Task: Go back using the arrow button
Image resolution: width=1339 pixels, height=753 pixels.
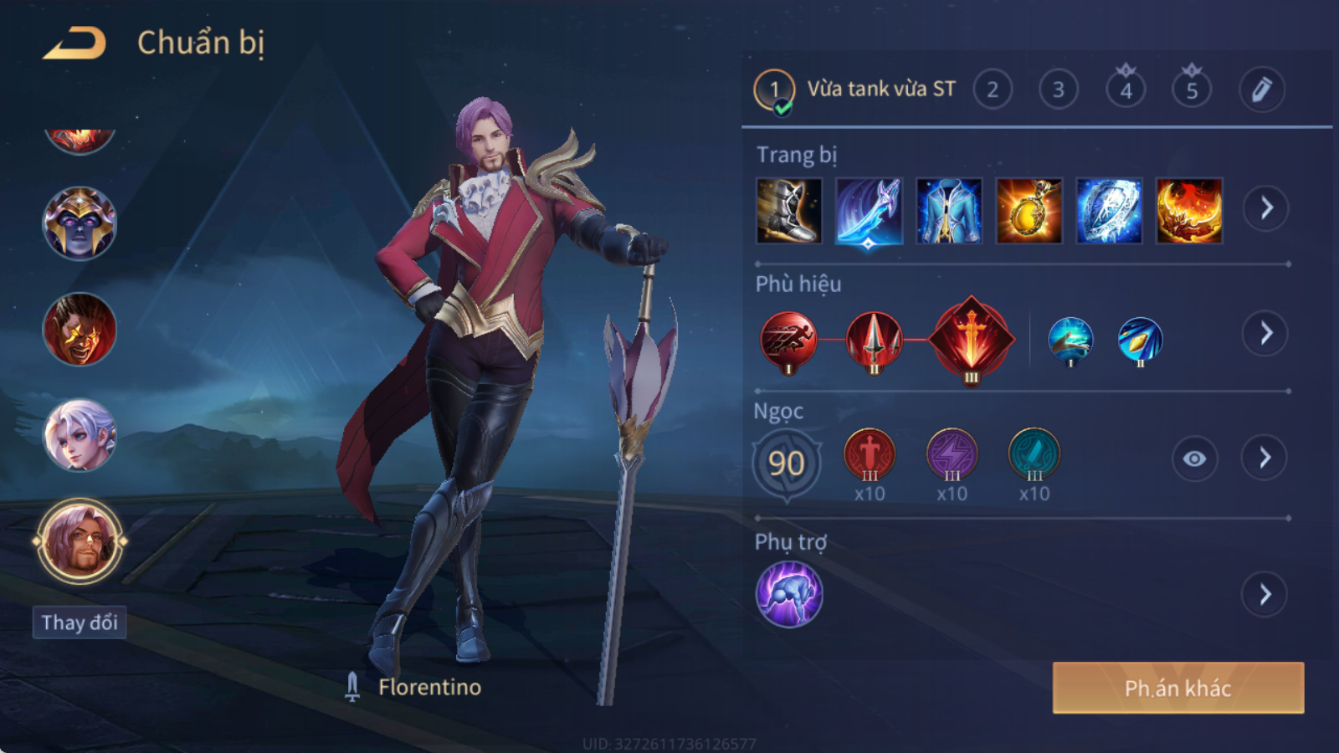Action: (75, 43)
